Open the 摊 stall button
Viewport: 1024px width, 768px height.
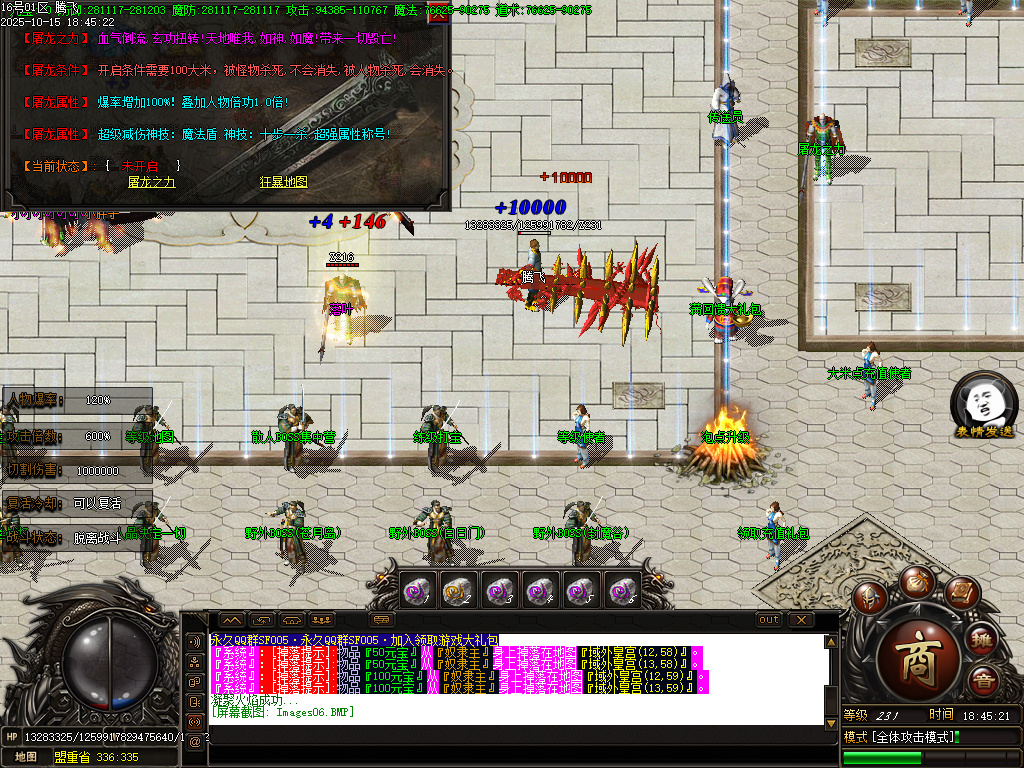[x=983, y=639]
